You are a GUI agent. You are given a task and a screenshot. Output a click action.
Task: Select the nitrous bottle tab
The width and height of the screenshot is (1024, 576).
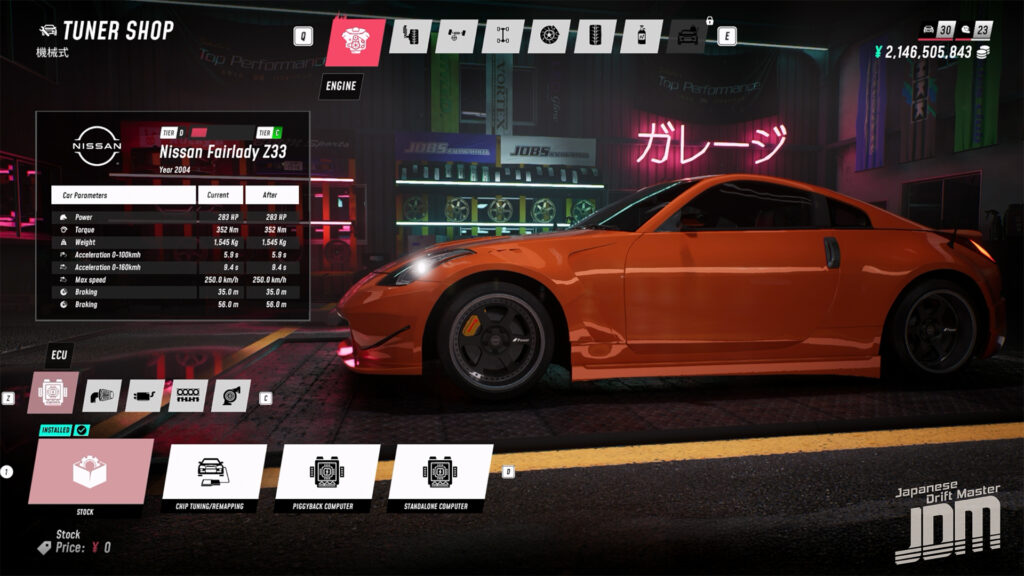click(x=641, y=37)
